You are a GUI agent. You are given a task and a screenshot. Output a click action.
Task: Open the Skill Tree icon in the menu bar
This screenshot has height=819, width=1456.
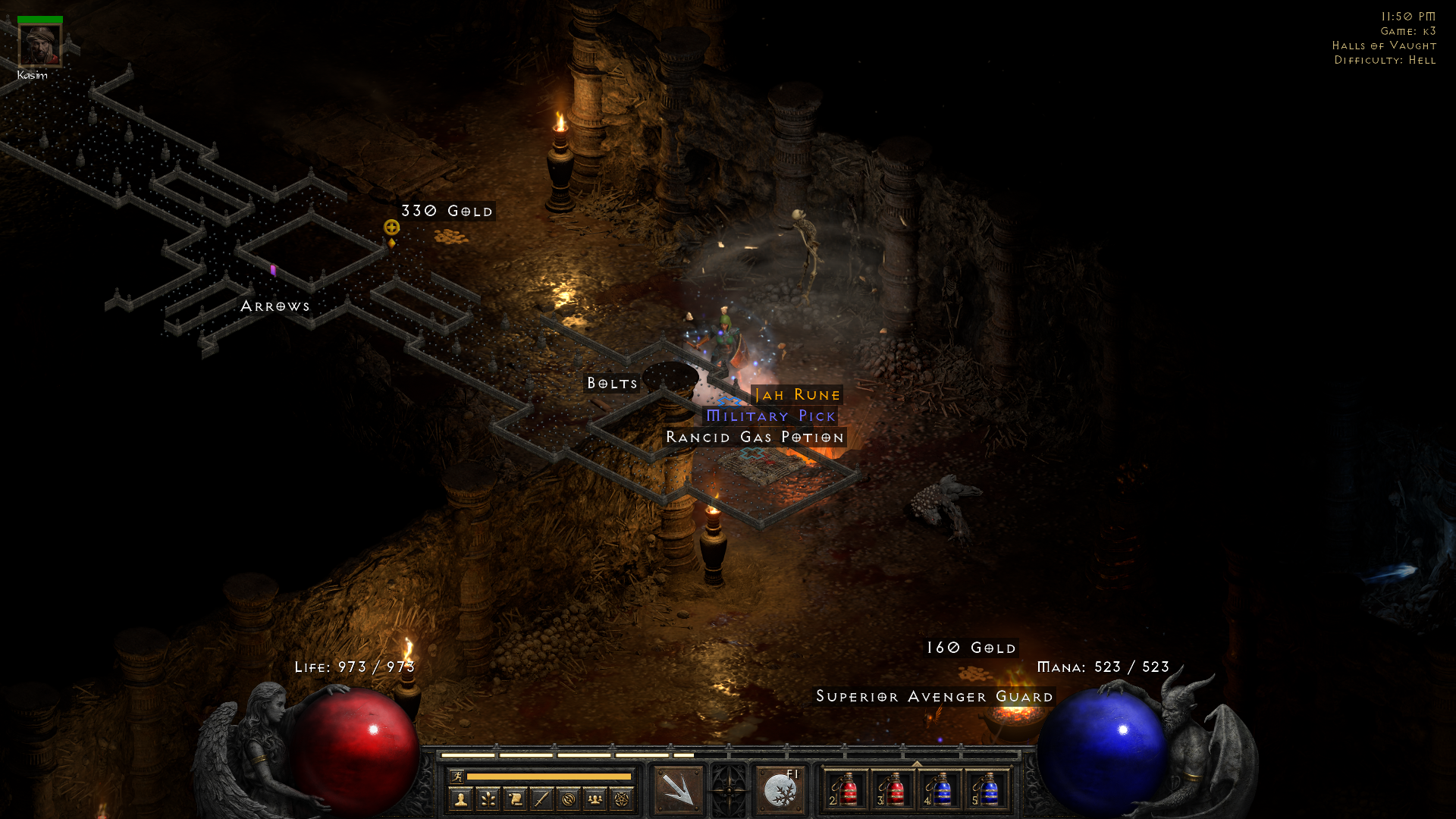click(489, 800)
